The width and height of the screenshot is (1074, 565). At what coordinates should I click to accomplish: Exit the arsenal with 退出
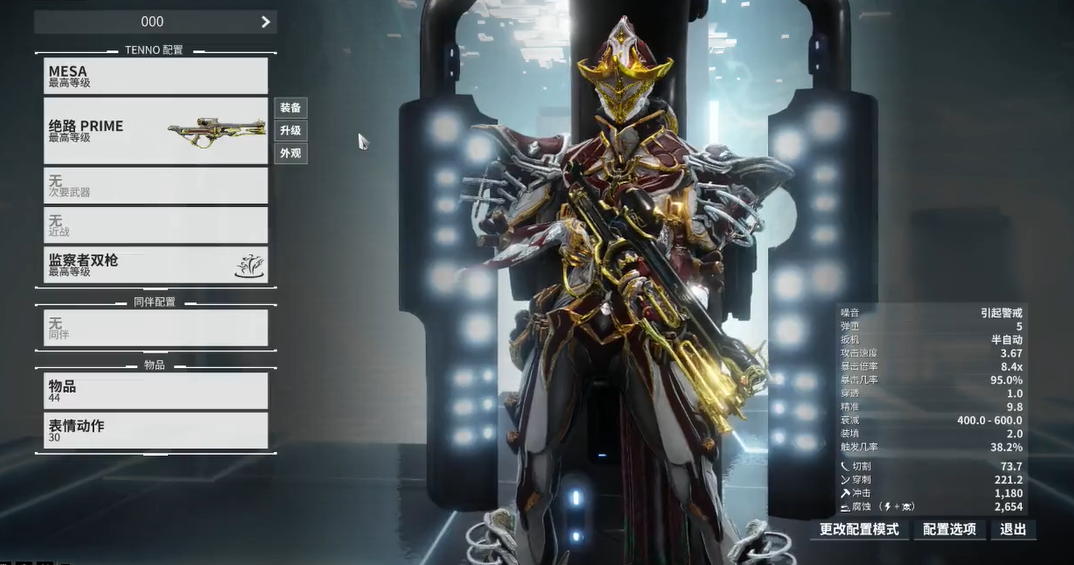coord(1013,529)
